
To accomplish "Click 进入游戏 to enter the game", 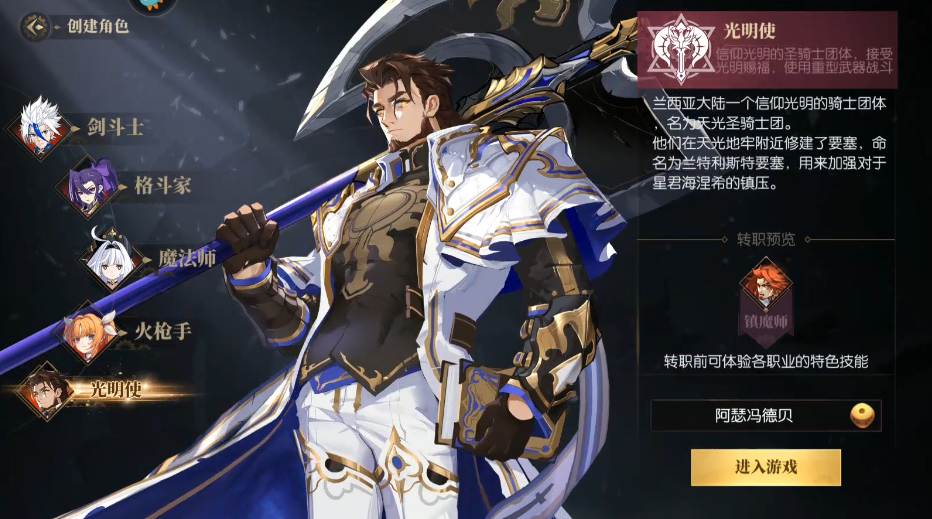I will point(765,467).
